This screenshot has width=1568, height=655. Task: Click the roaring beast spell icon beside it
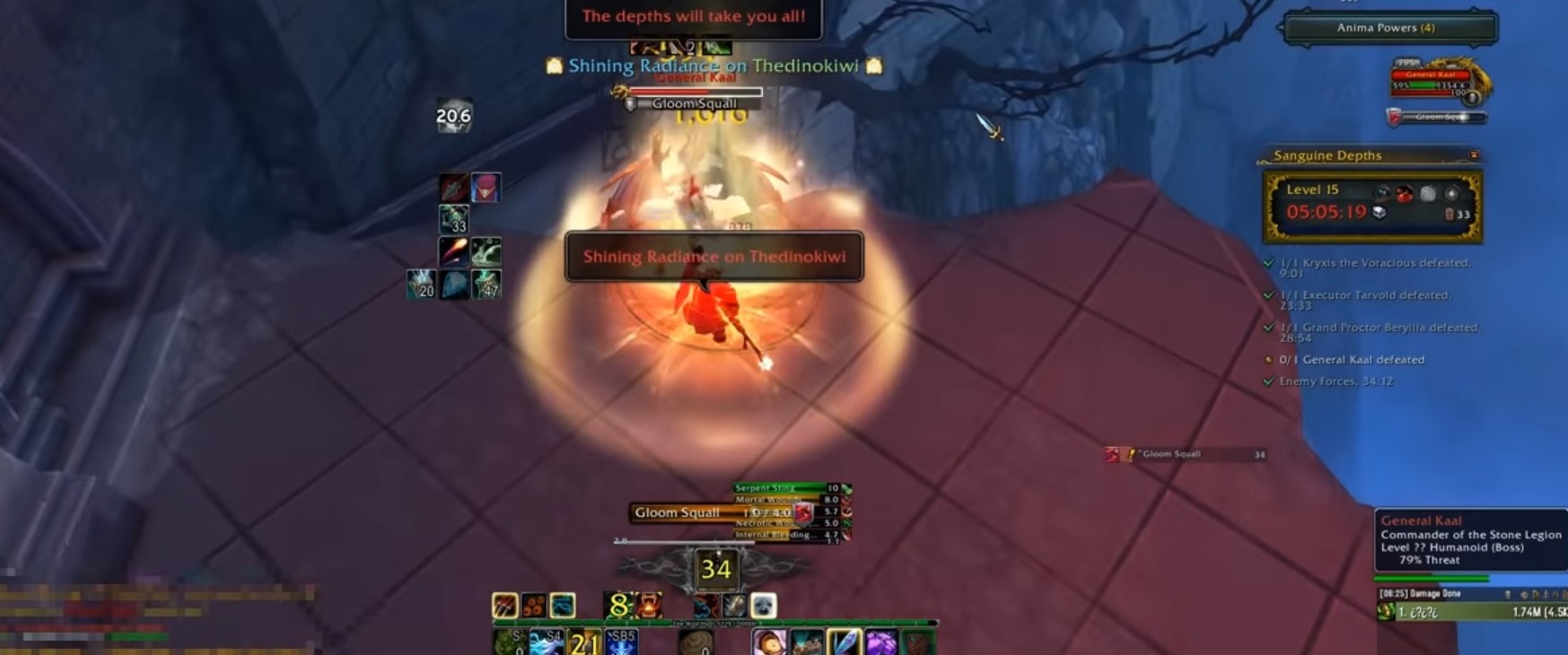648,603
